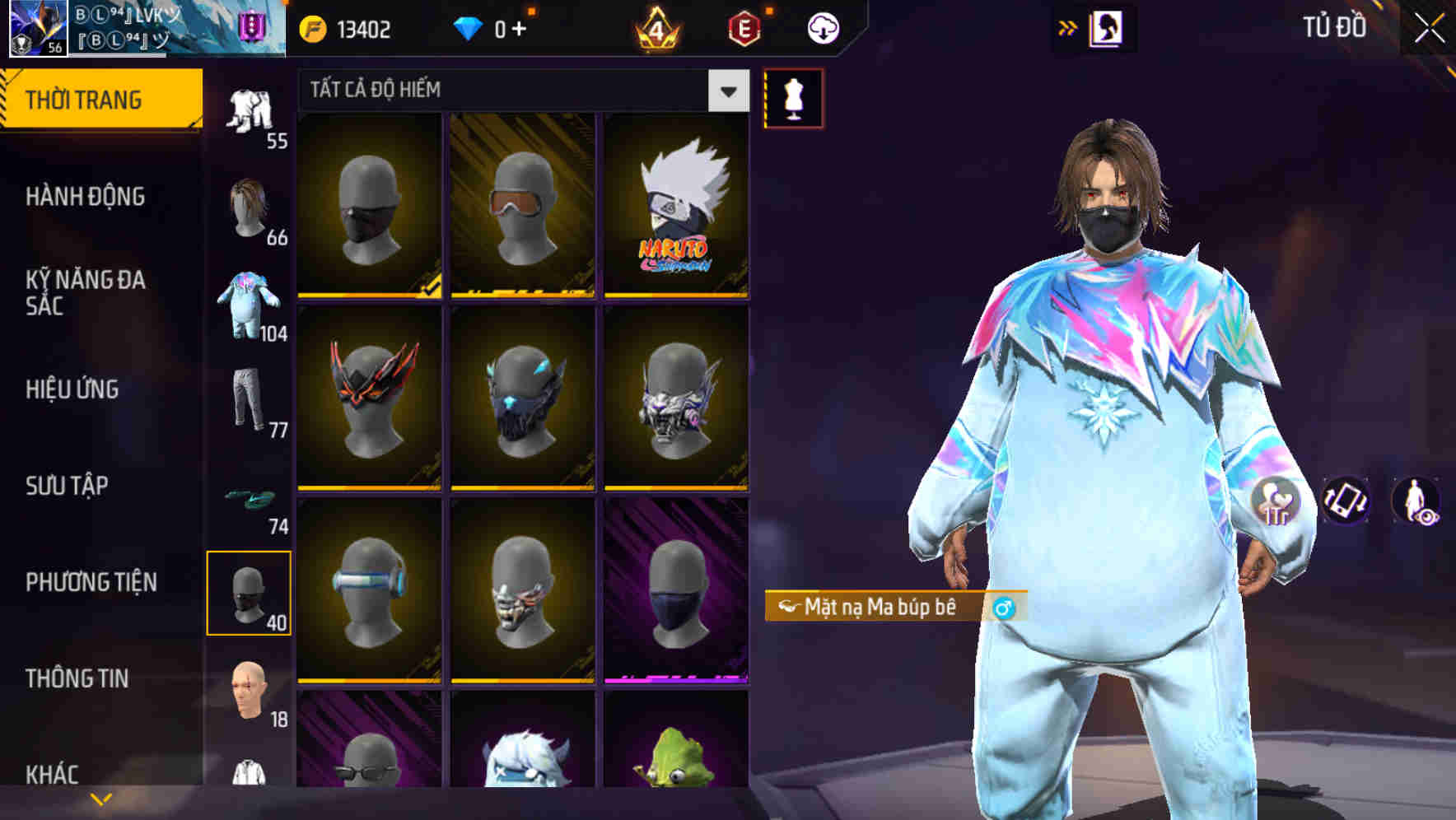The image size is (1456, 820).
Task: Open the cloud download icon in top bar
Action: (x=822, y=27)
